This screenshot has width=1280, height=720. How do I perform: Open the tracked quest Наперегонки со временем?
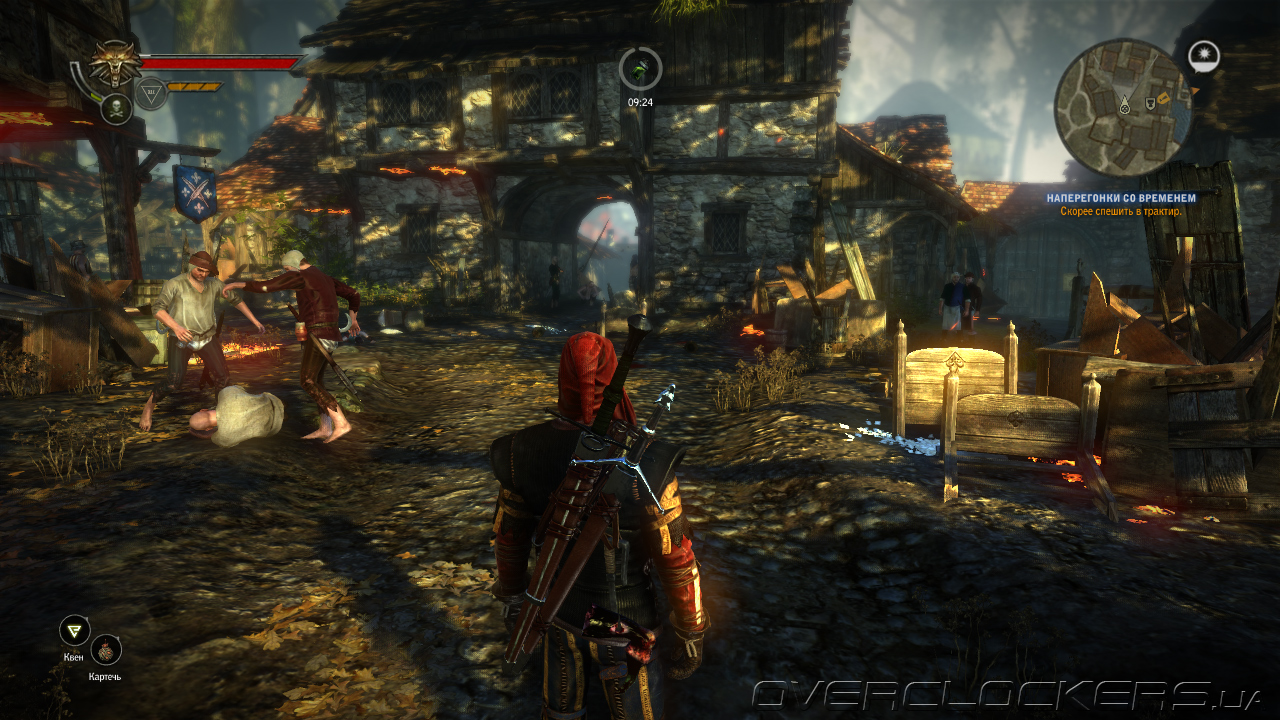click(1121, 198)
